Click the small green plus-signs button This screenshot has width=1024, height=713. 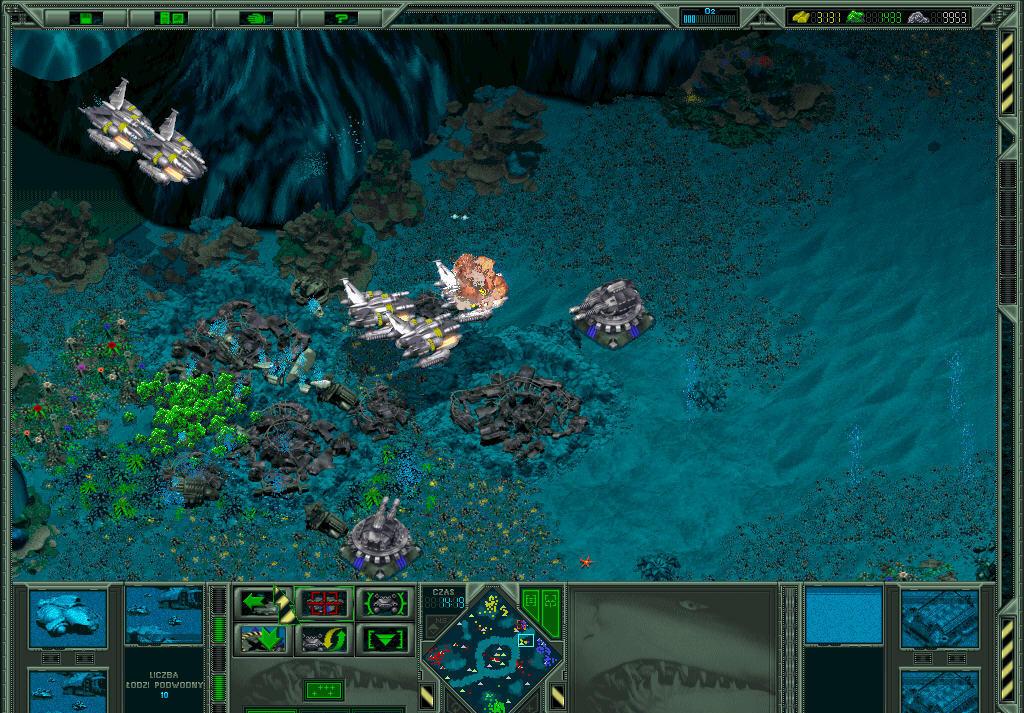pos(324,689)
